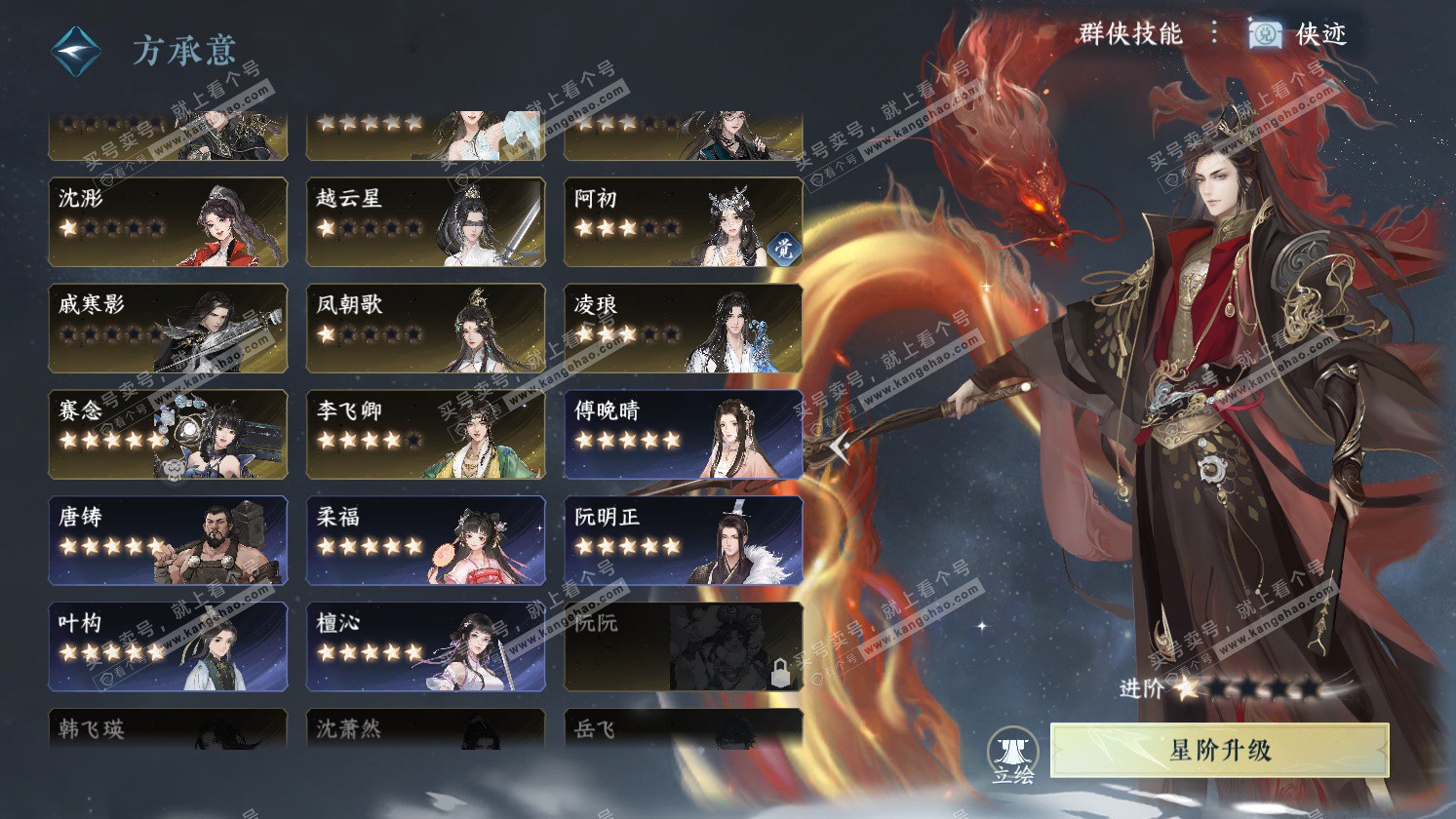Select the 傅晚晴 character card
Image resolution: width=1456 pixels, height=819 pixels.
(x=683, y=434)
